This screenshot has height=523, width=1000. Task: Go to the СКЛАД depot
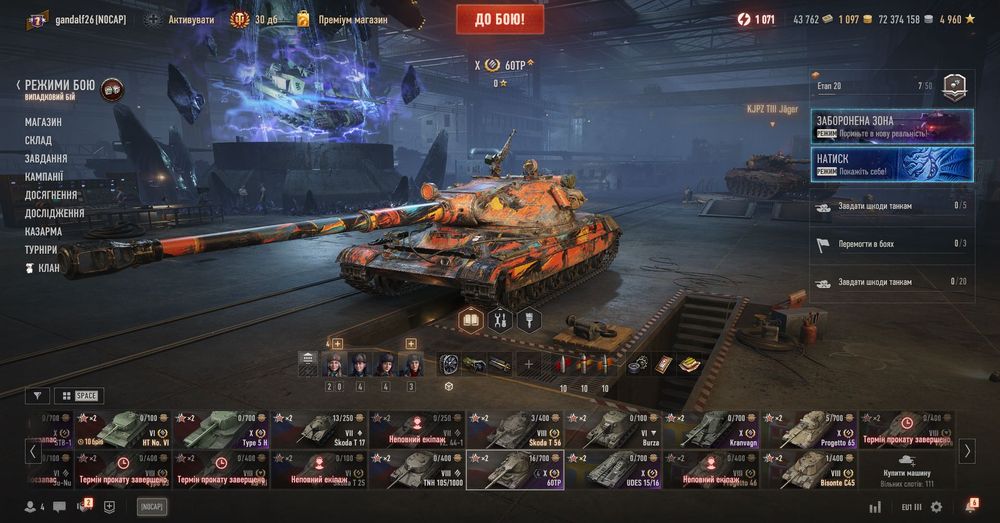pyautogui.click(x=38, y=140)
